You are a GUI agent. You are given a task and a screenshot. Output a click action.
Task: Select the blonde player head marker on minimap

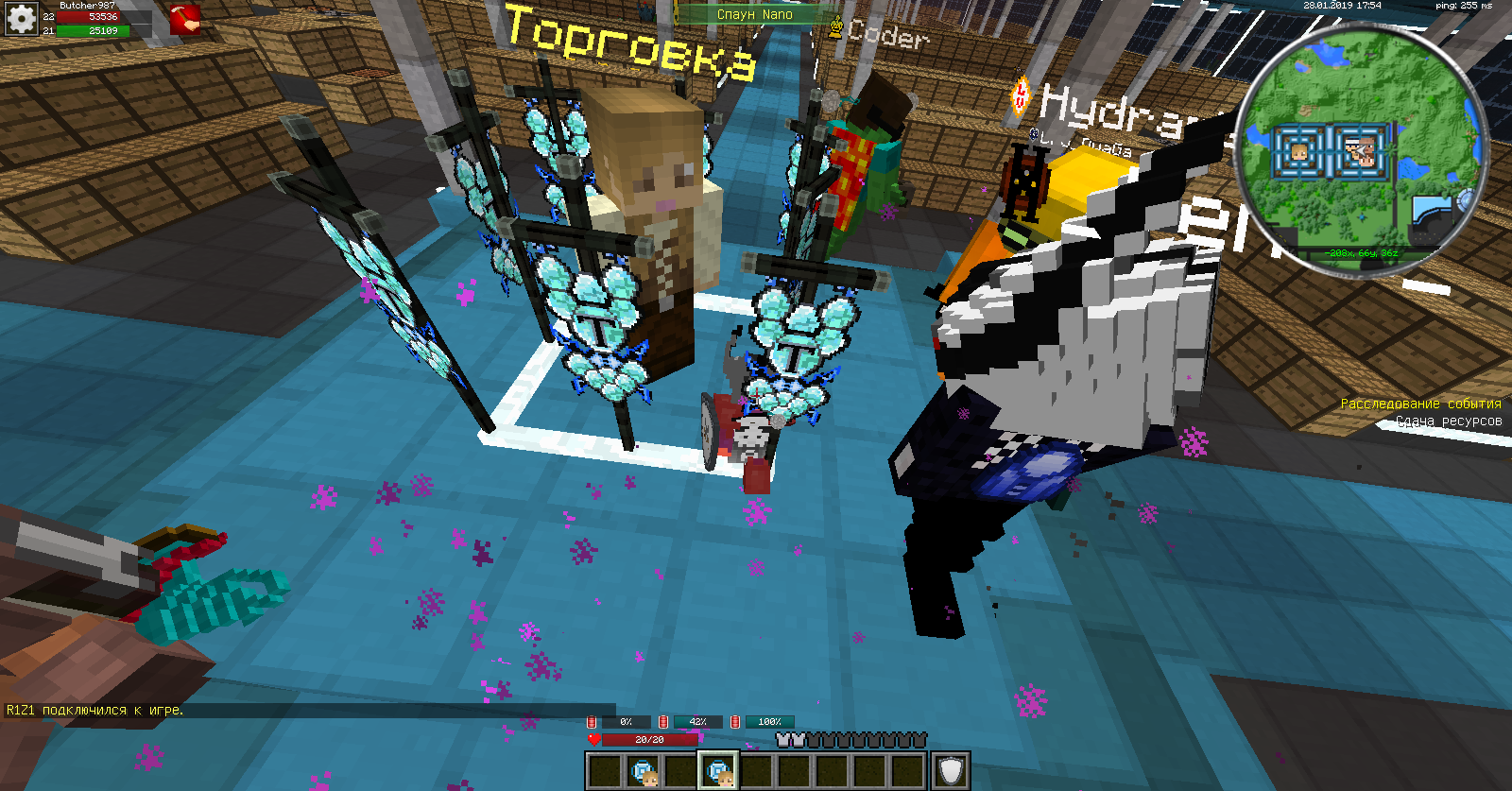[x=1298, y=151]
